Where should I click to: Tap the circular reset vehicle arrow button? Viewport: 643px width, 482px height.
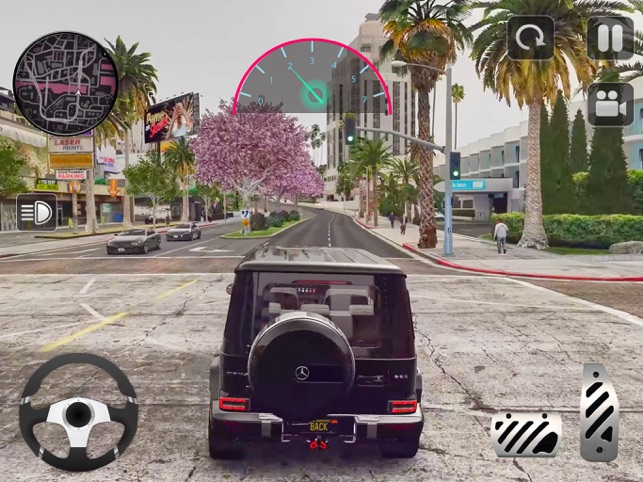click(530, 39)
